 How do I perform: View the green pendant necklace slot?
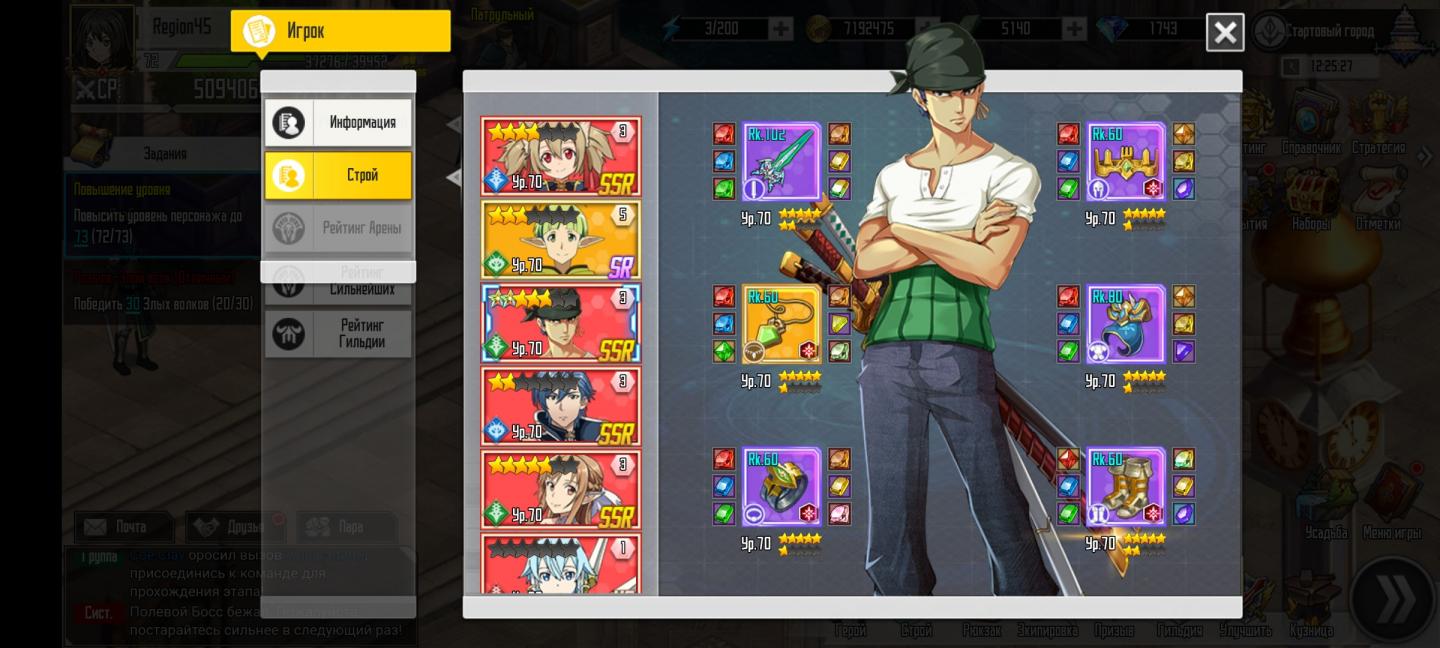pos(781,324)
